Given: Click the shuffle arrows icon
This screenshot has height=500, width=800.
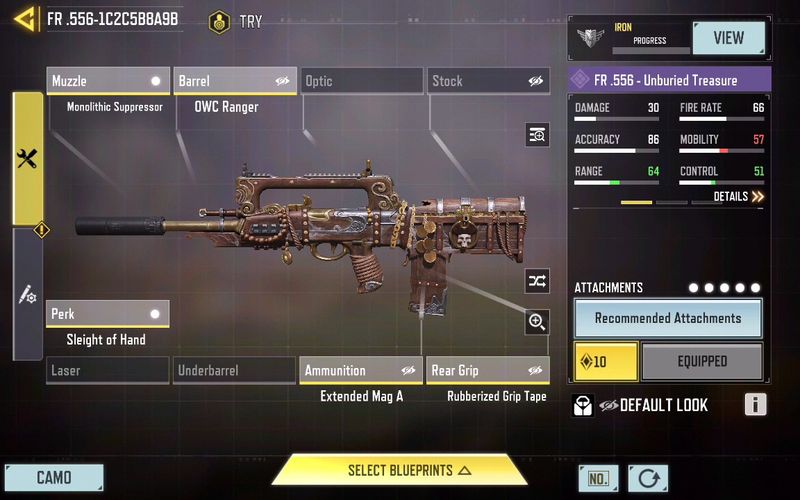Looking at the screenshot, I should (537, 281).
